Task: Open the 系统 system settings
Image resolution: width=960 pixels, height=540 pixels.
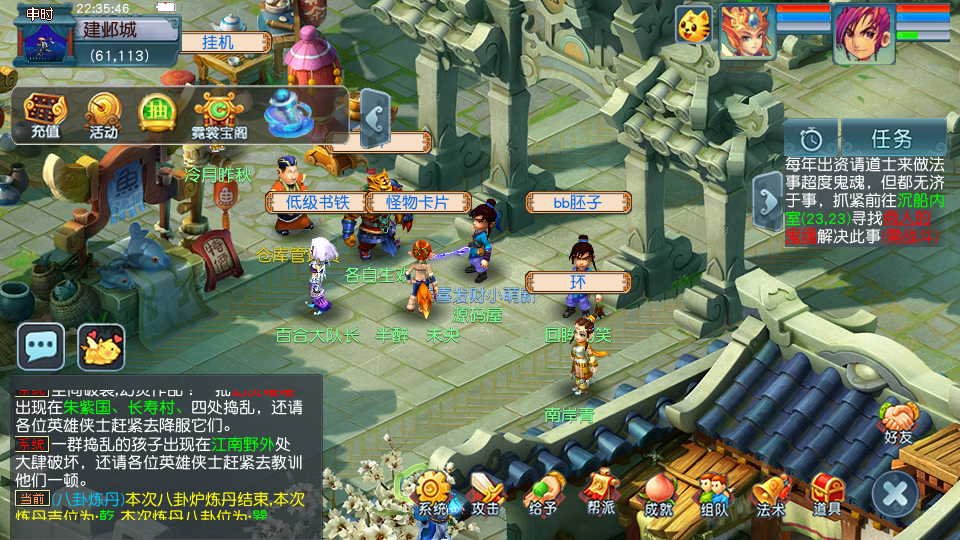Action: click(x=433, y=494)
